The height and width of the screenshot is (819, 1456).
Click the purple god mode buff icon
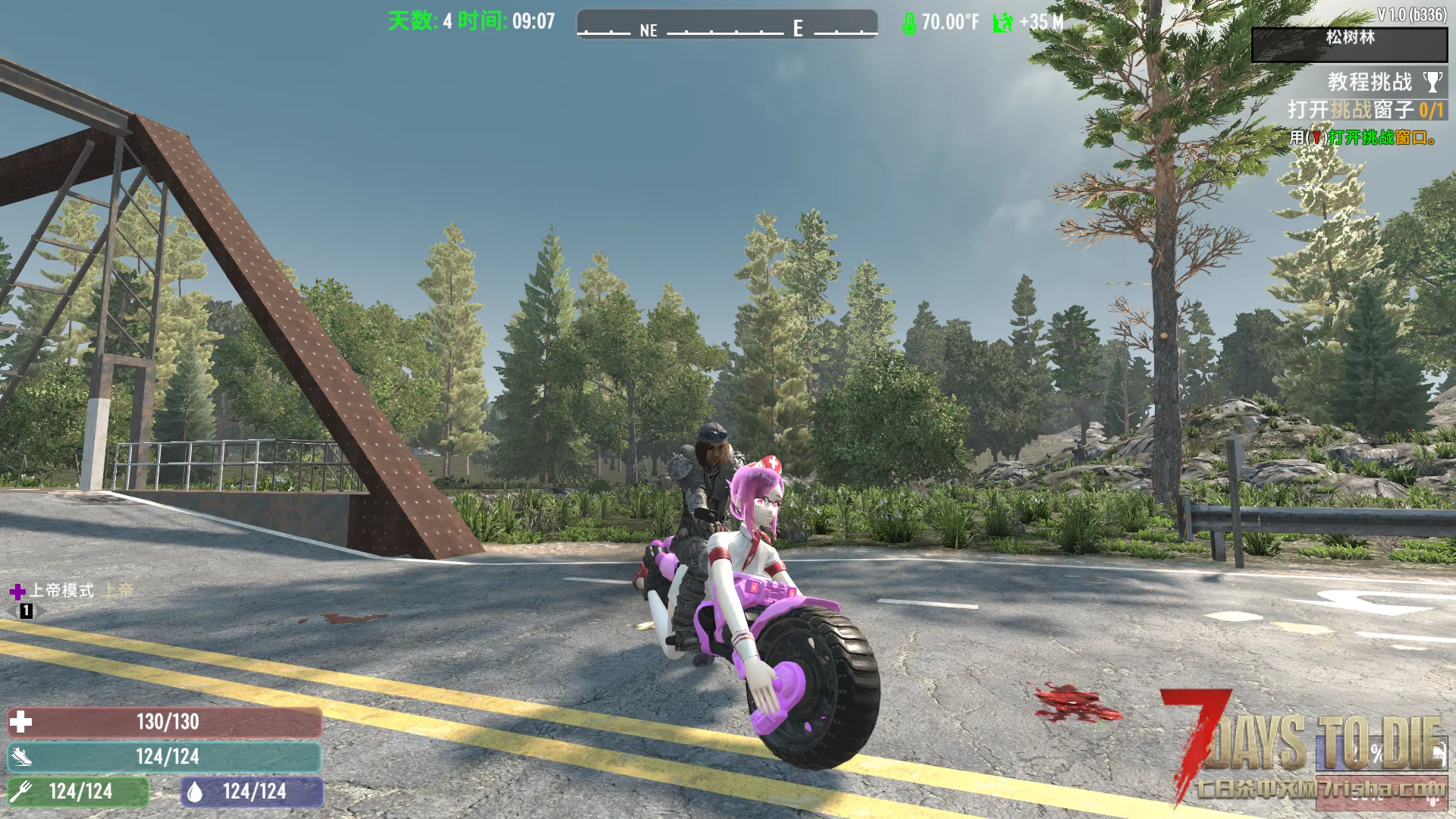[x=17, y=591]
